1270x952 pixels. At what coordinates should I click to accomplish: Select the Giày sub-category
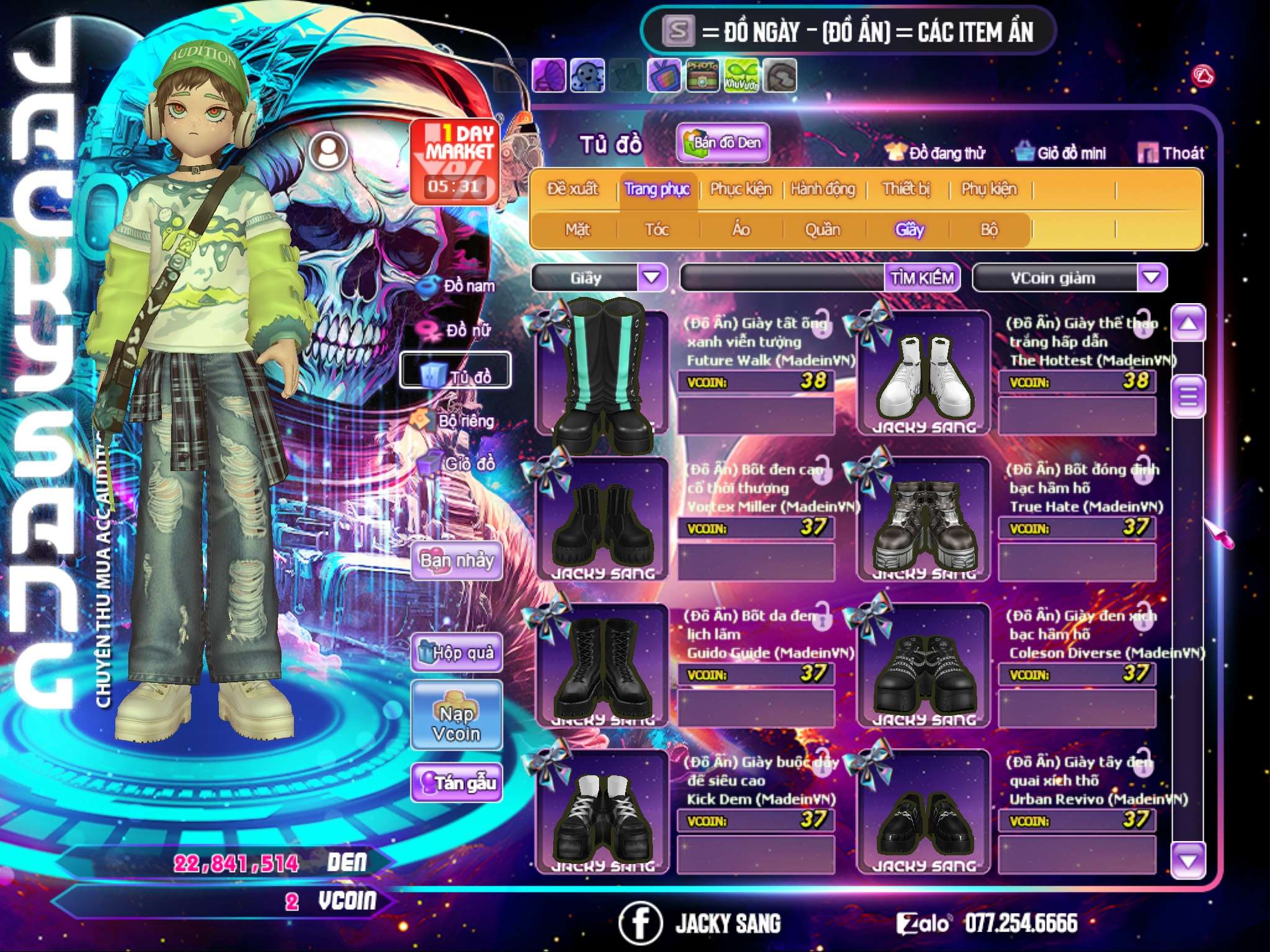(909, 230)
